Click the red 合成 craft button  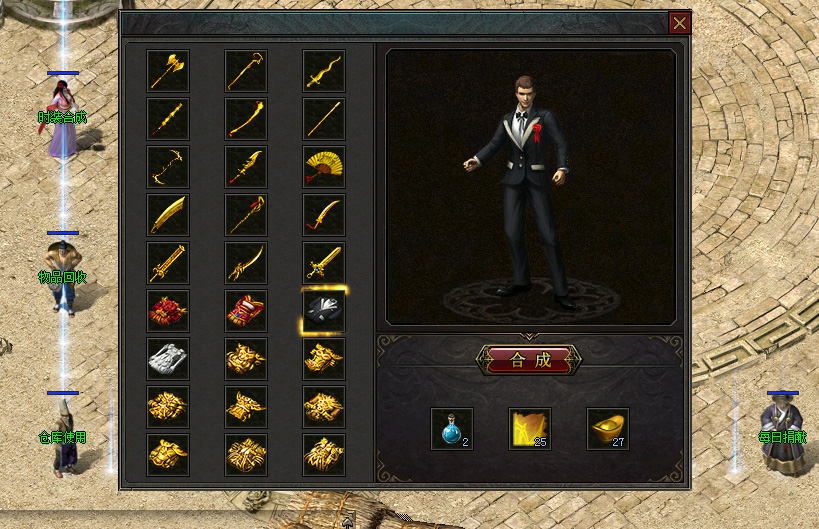pos(530,360)
